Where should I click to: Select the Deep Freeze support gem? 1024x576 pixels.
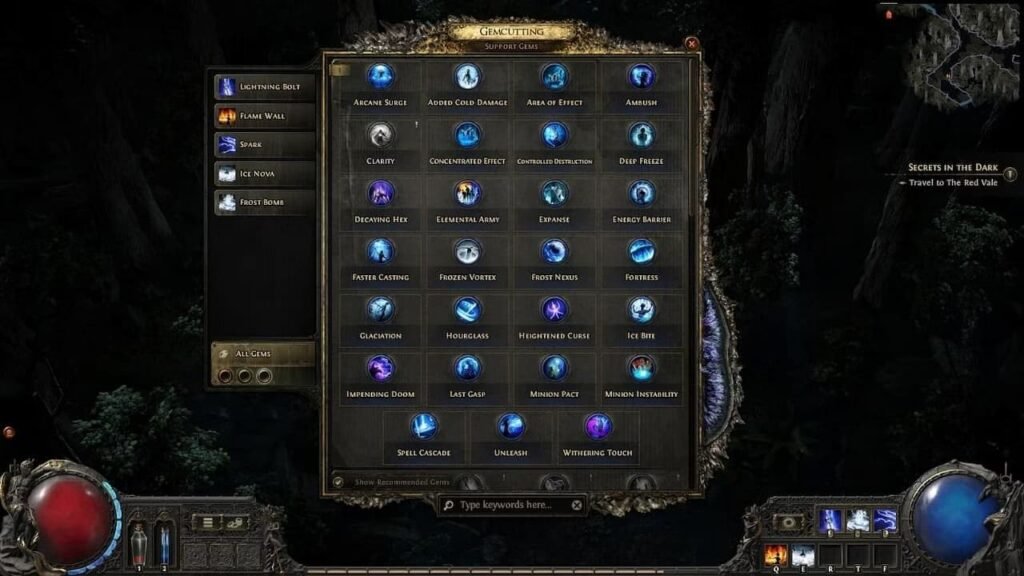click(x=641, y=136)
